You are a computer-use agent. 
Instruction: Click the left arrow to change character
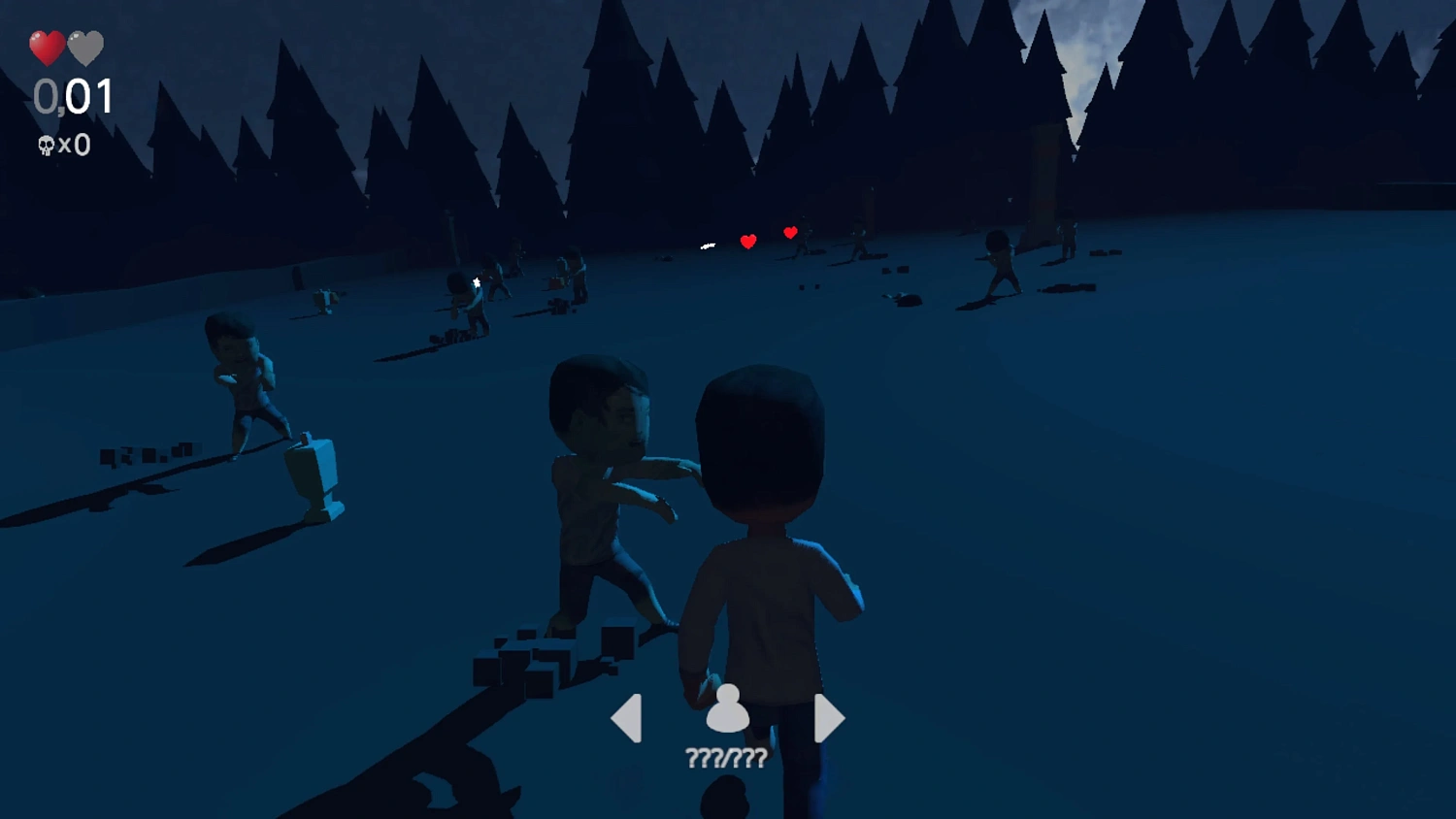click(627, 716)
